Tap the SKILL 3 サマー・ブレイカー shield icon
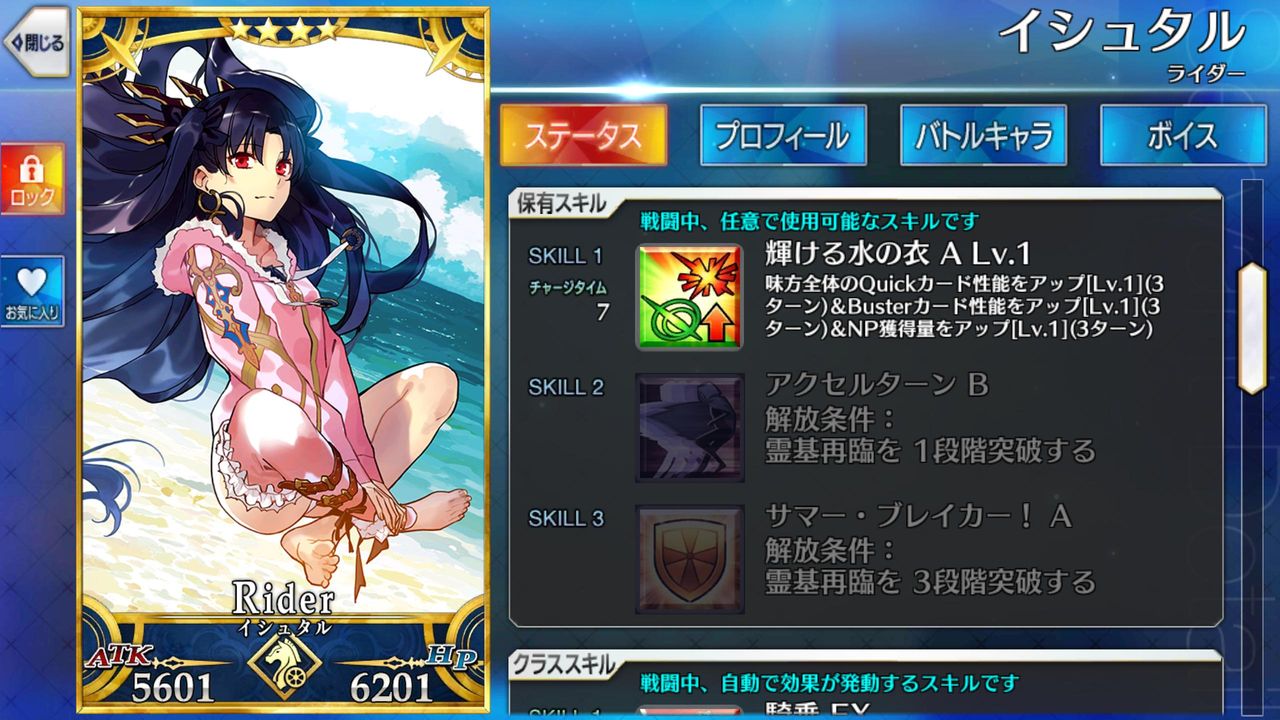 point(690,557)
